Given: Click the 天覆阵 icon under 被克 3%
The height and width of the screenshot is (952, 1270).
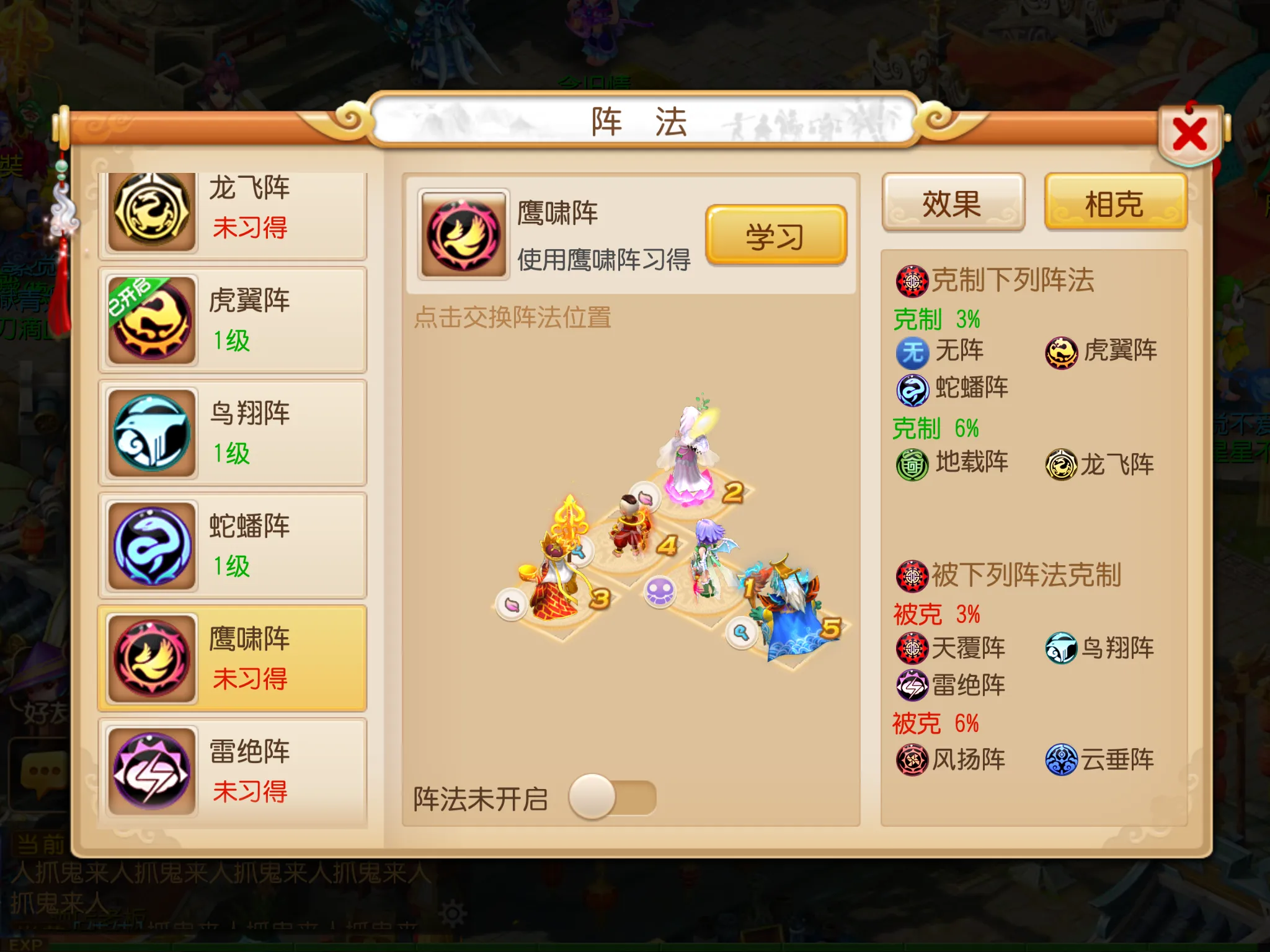Looking at the screenshot, I should [x=912, y=647].
